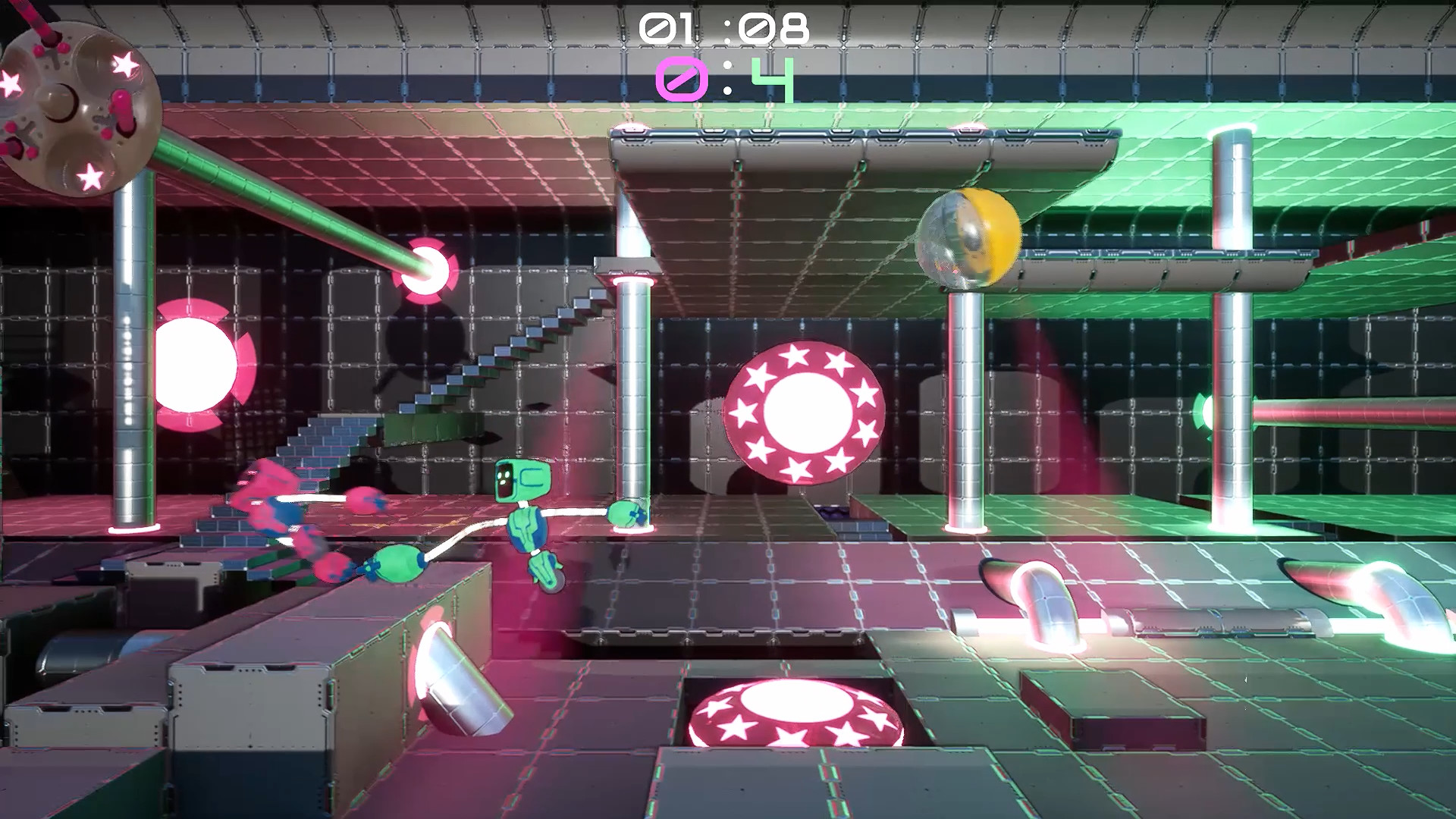Click the tall silver pillar near the robot
The image size is (1456, 819).
pos(635,379)
